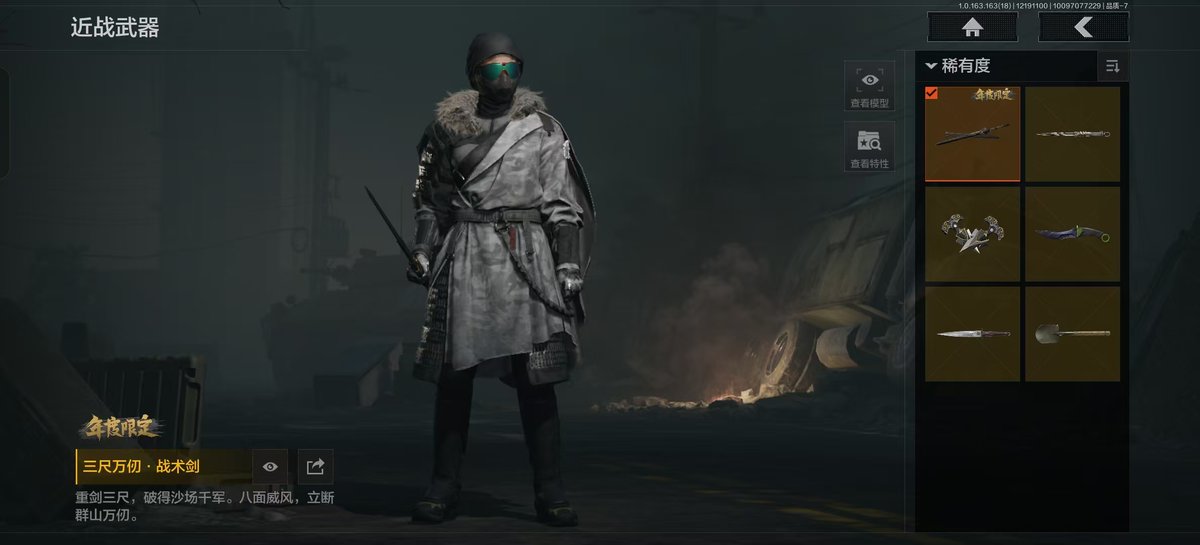Select the 年度限定 tactical sword skin

[972, 134]
